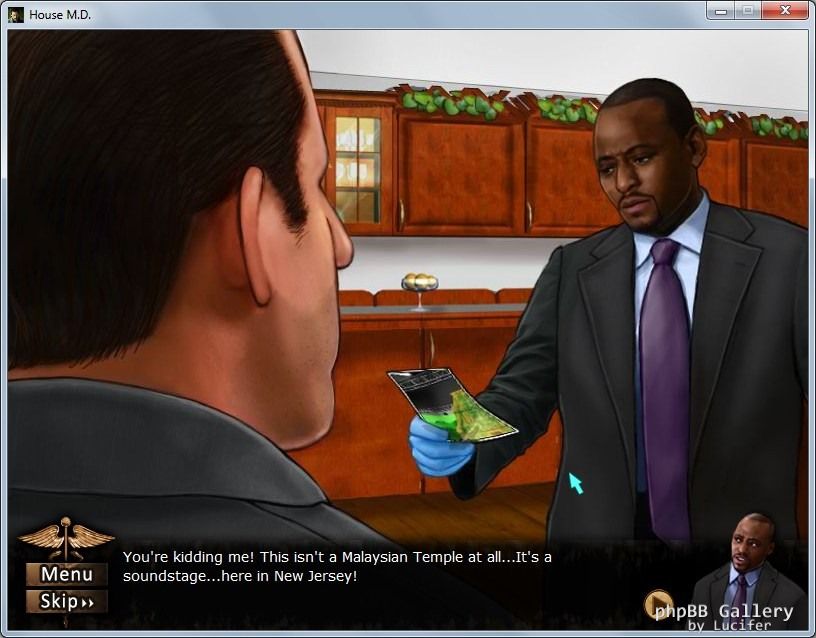Skip the current dialogue
Screen dimensions: 816x638
pyautogui.click(x=67, y=602)
